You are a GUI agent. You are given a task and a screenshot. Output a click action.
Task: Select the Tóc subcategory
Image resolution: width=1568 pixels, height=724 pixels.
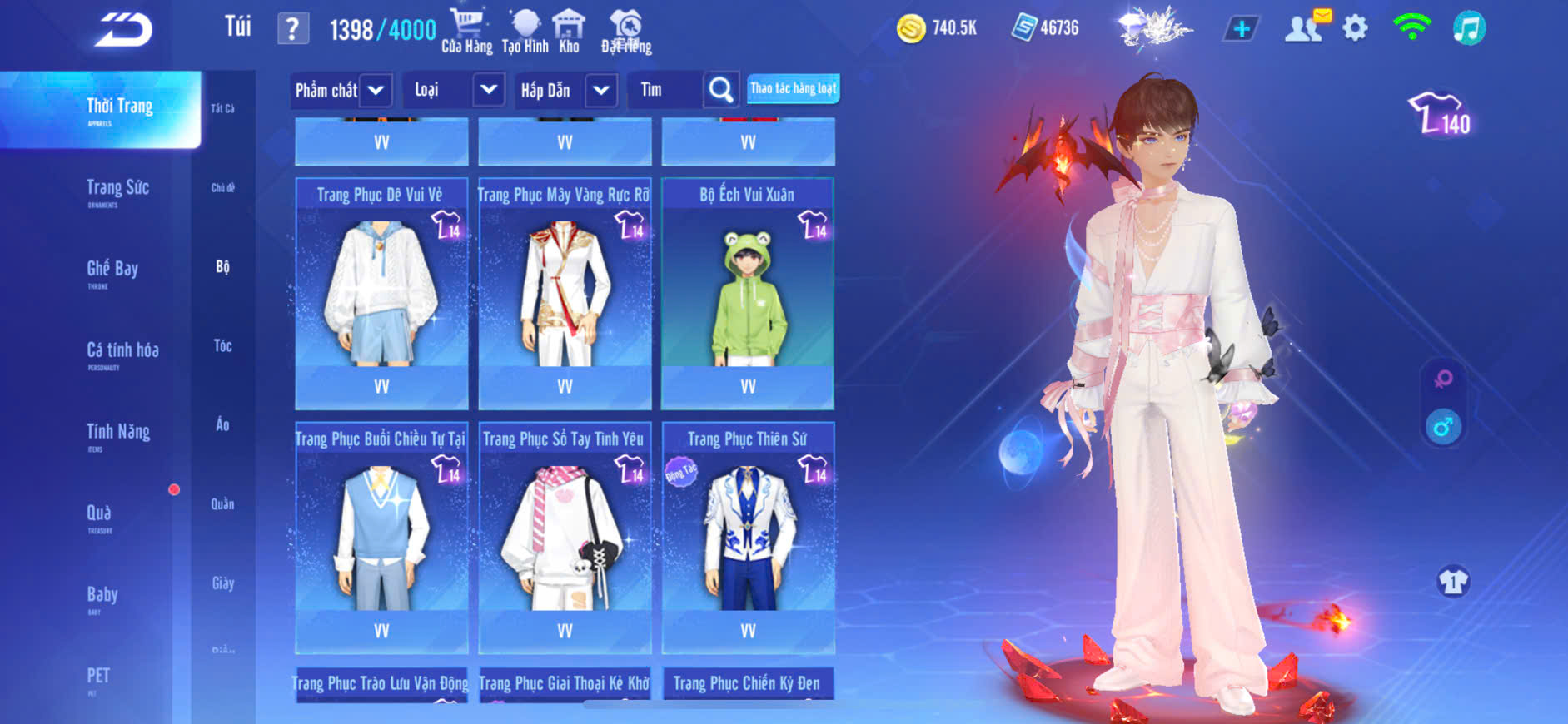[222, 345]
